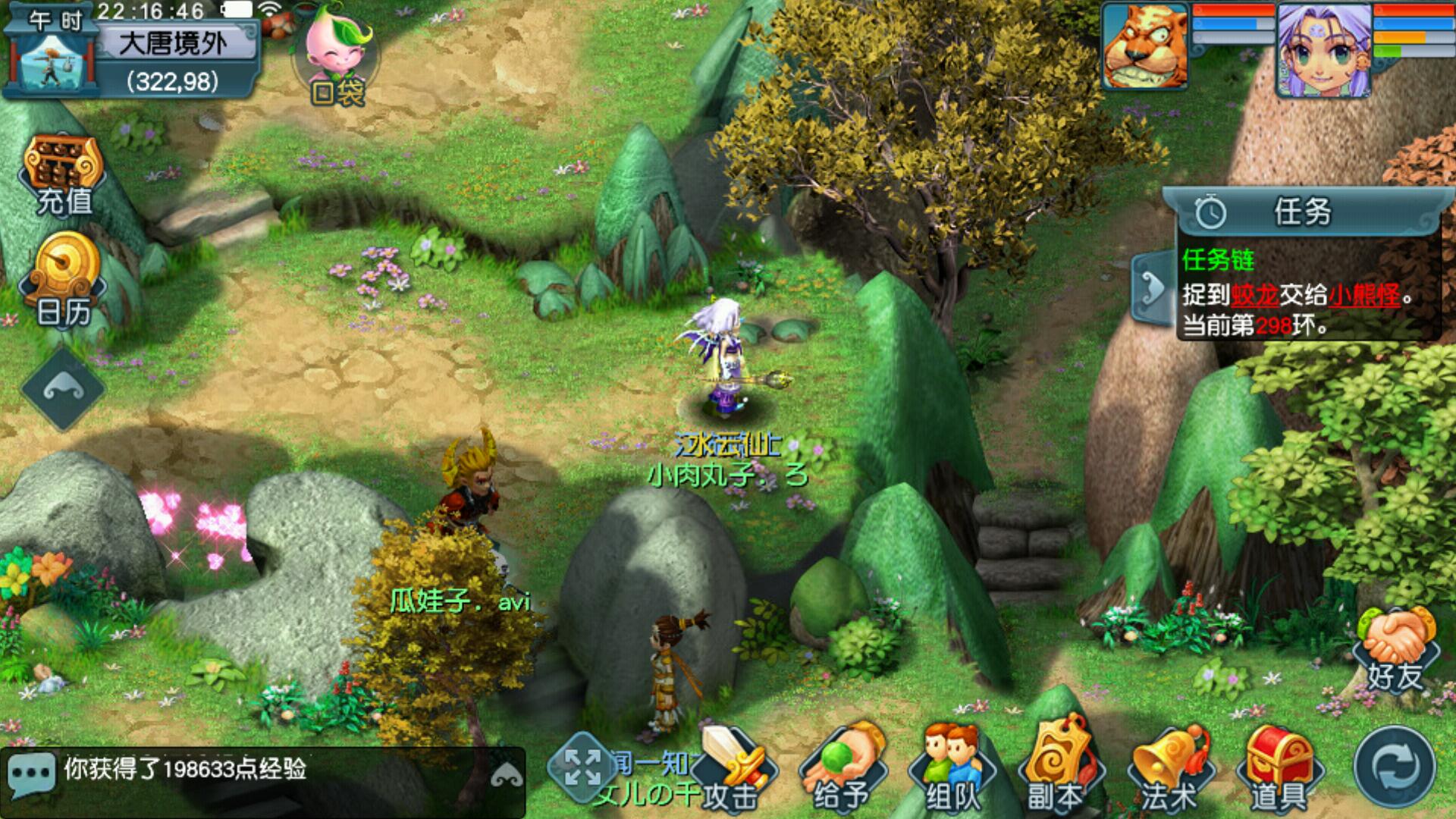Screen dimensions: 1456x819
Task: Open the 日历 calendar gong
Action: pyautogui.click(x=64, y=279)
